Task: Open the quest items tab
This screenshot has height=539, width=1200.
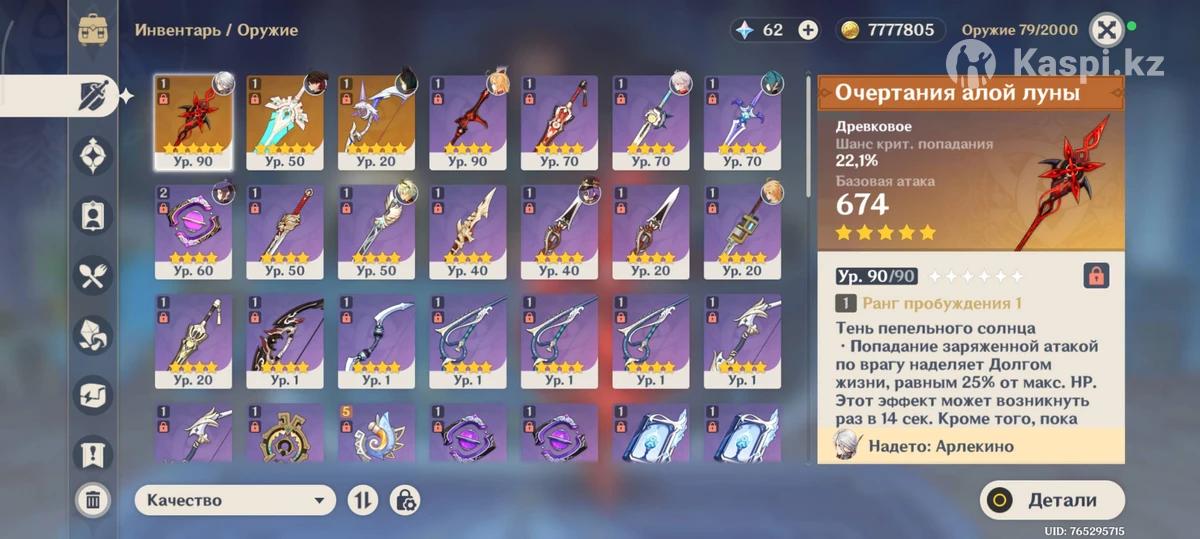Action: click(93, 453)
